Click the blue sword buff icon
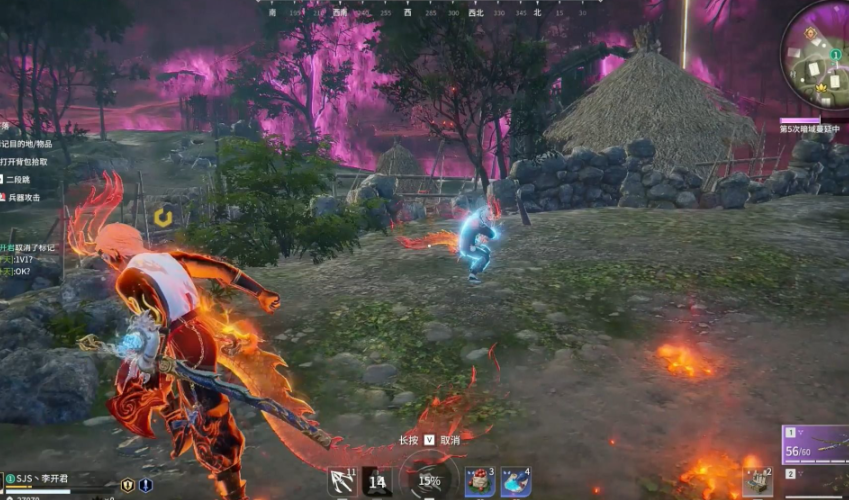Screen dimensions: 849x500 (x=146, y=485)
